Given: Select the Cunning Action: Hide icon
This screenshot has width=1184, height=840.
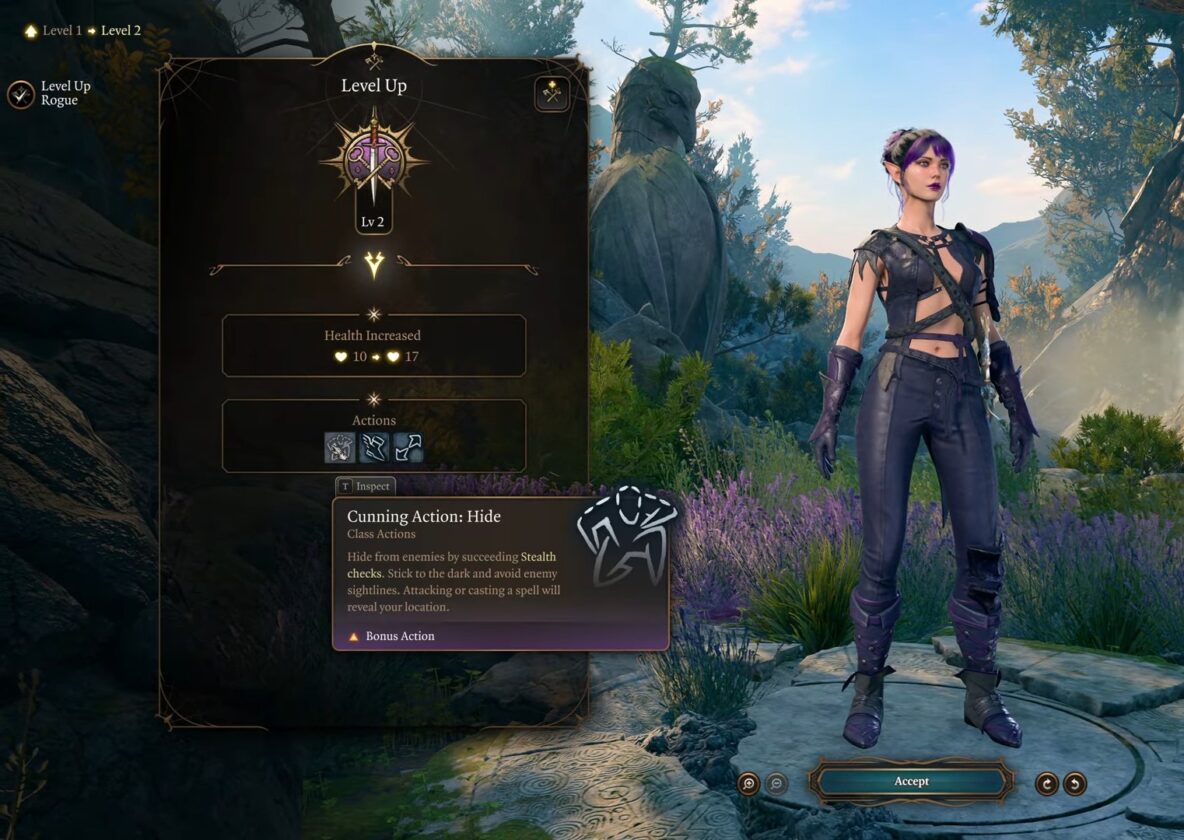Looking at the screenshot, I should [340, 447].
